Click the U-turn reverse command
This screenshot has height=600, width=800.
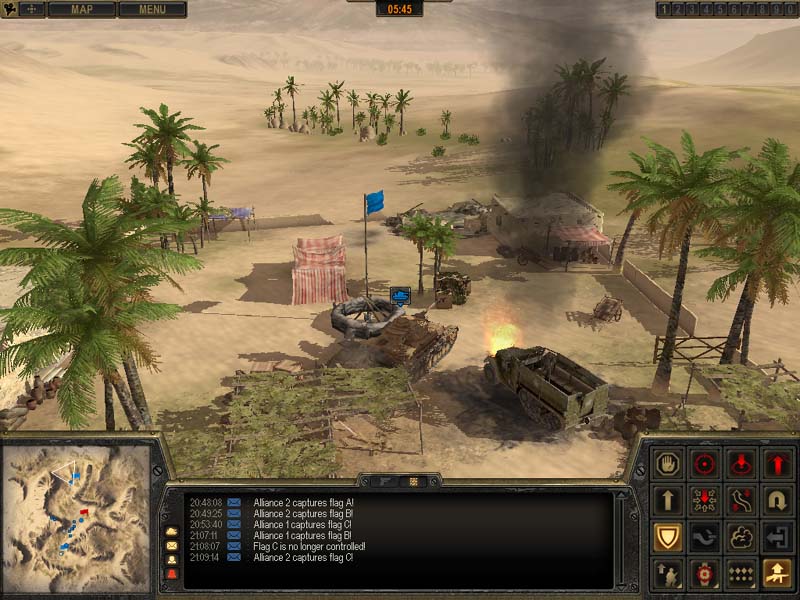click(x=777, y=500)
